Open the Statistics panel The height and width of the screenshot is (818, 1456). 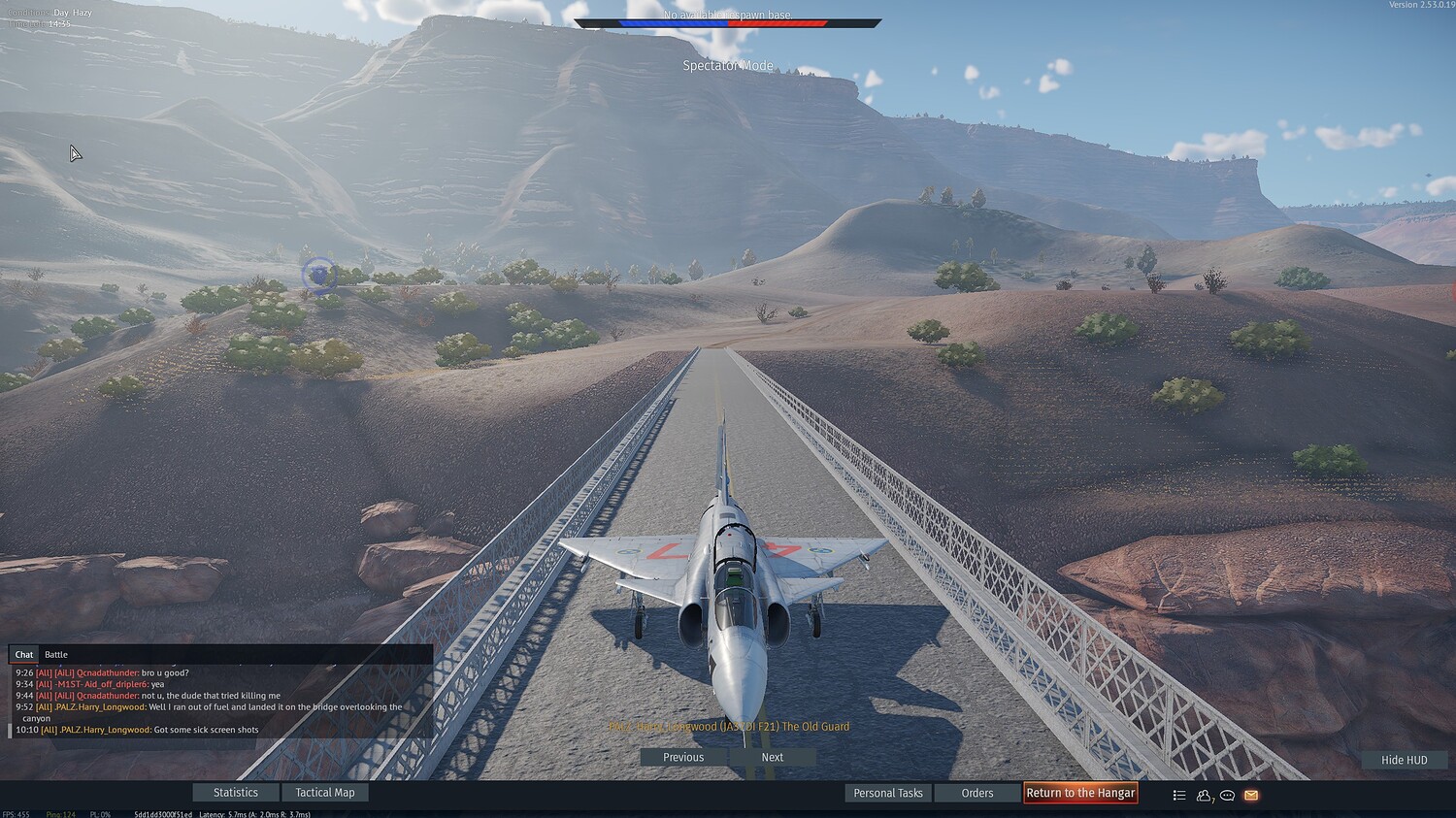tap(236, 793)
